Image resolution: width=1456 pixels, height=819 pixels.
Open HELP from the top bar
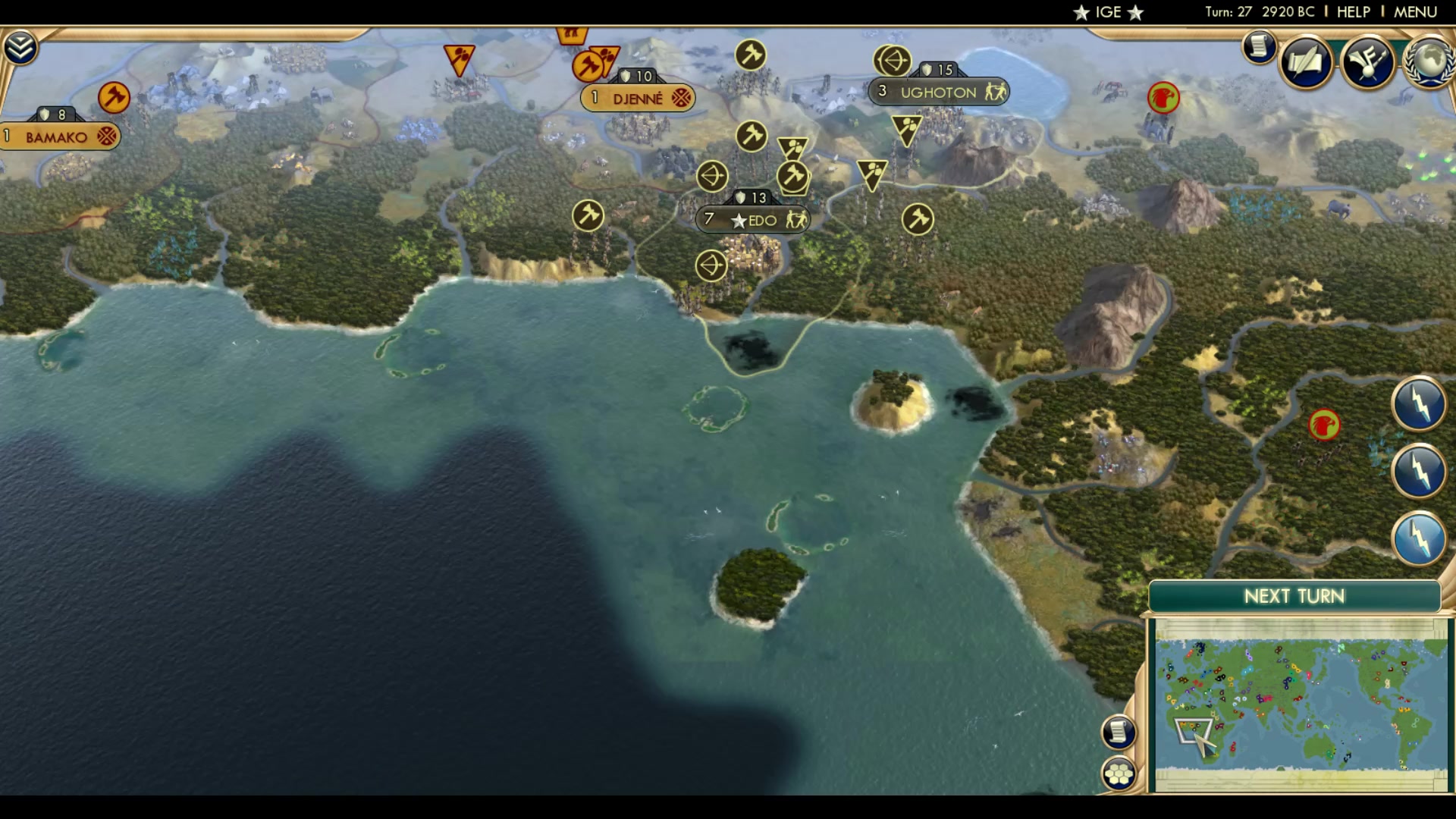pyautogui.click(x=1353, y=11)
